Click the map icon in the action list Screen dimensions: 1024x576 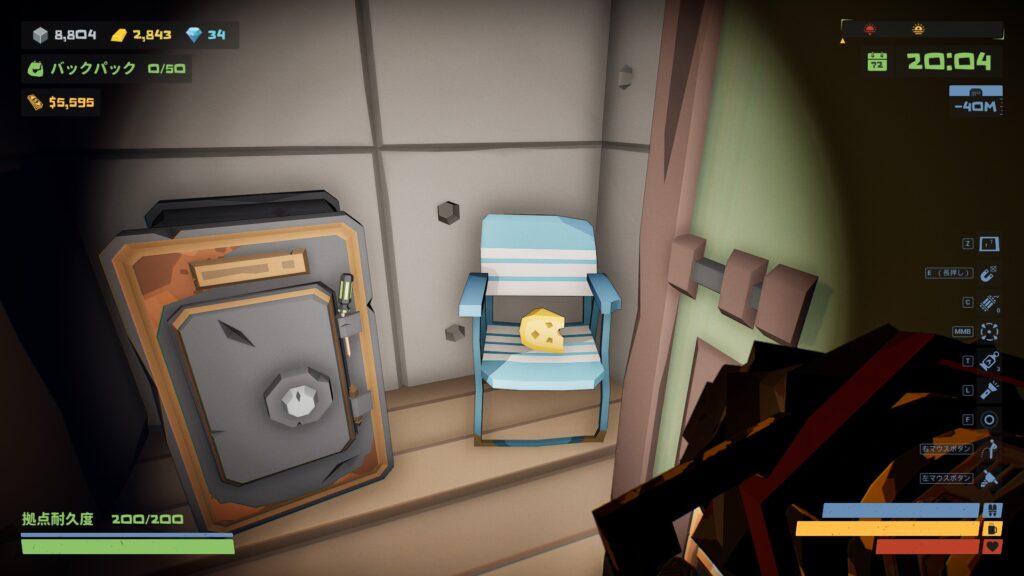pyautogui.click(x=989, y=244)
